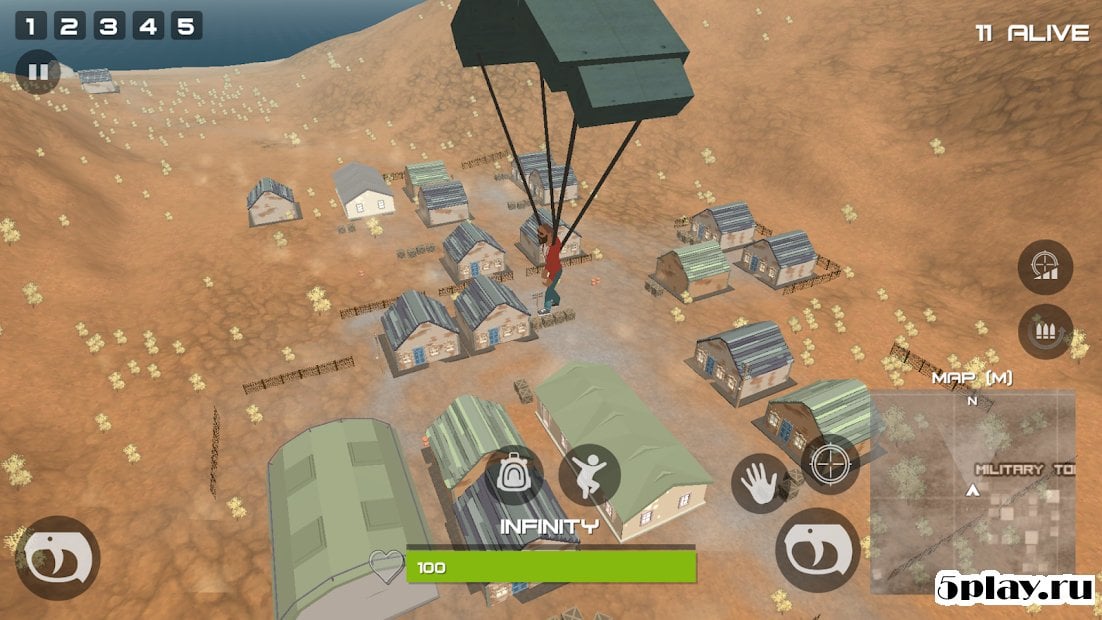Switch to weapon slot 2

click(x=69, y=26)
